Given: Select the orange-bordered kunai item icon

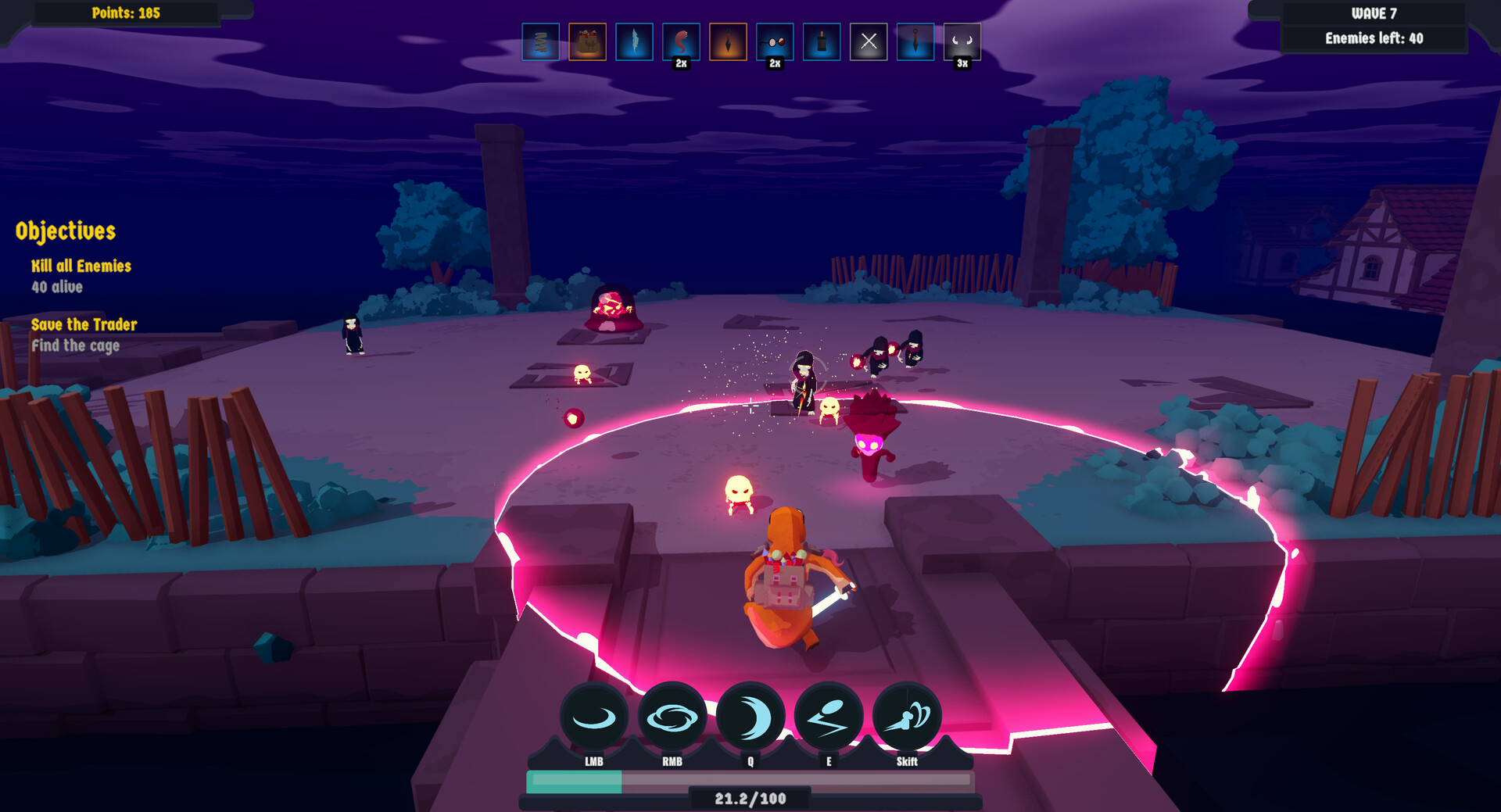Looking at the screenshot, I should [729, 43].
